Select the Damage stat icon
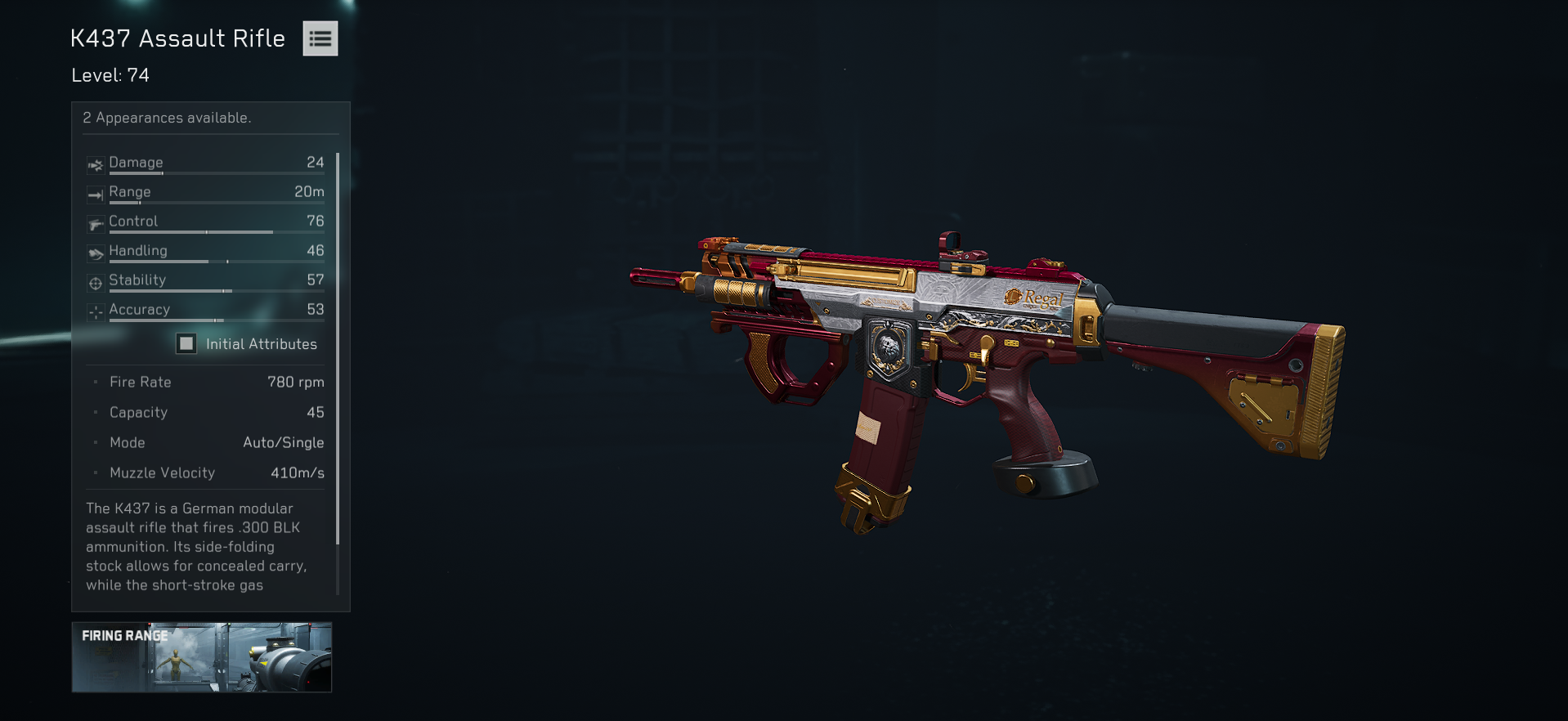Image resolution: width=1568 pixels, height=721 pixels. click(96, 163)
